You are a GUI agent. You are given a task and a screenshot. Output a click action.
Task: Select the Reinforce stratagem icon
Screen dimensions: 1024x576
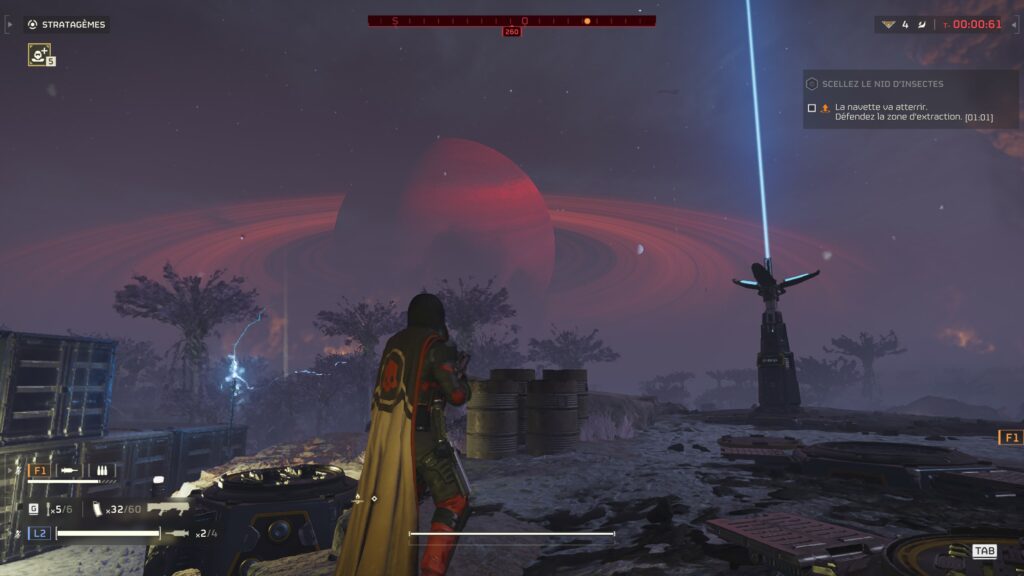(39, 55)
